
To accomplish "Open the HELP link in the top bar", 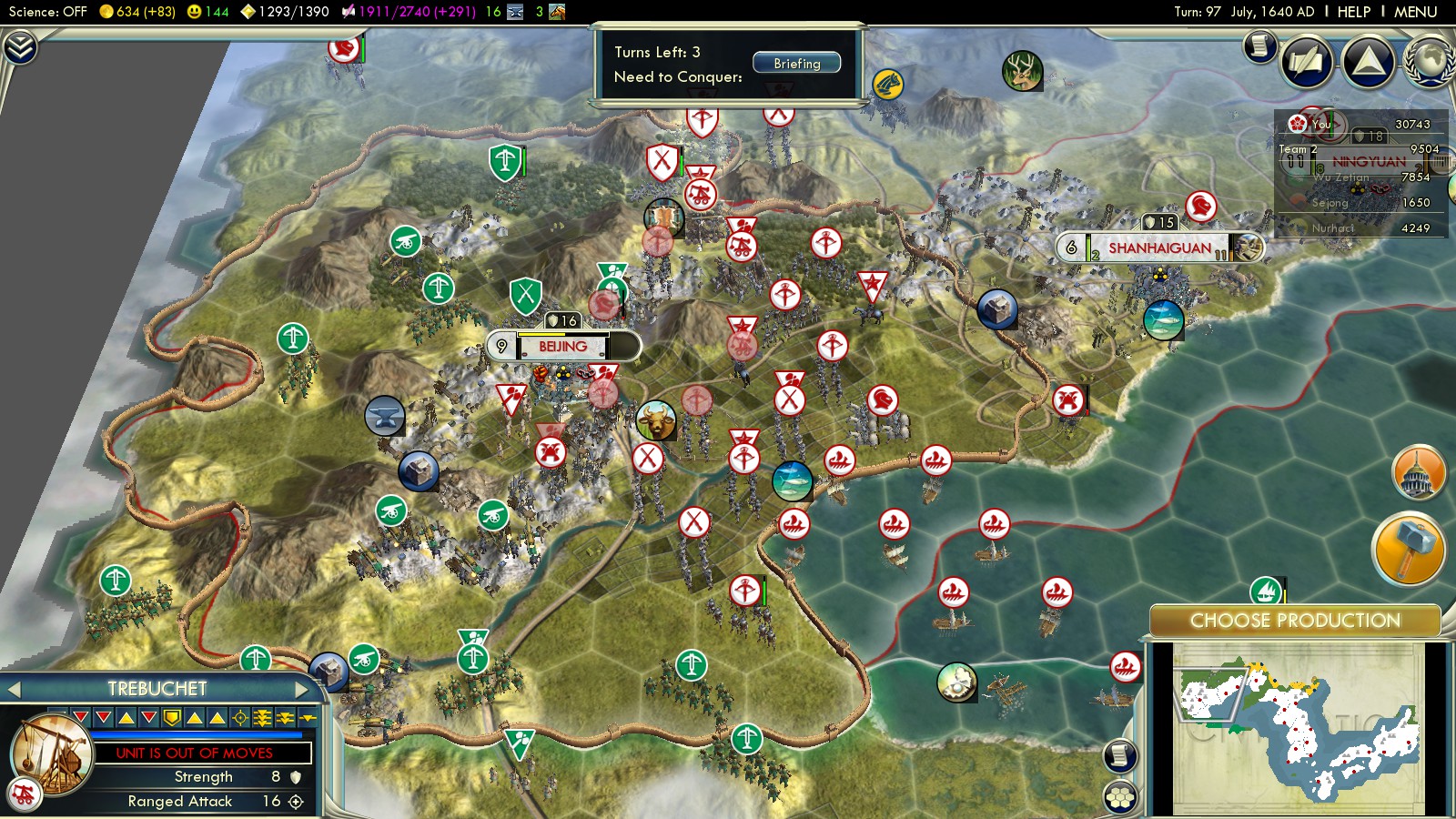I will click(1353, 12).
